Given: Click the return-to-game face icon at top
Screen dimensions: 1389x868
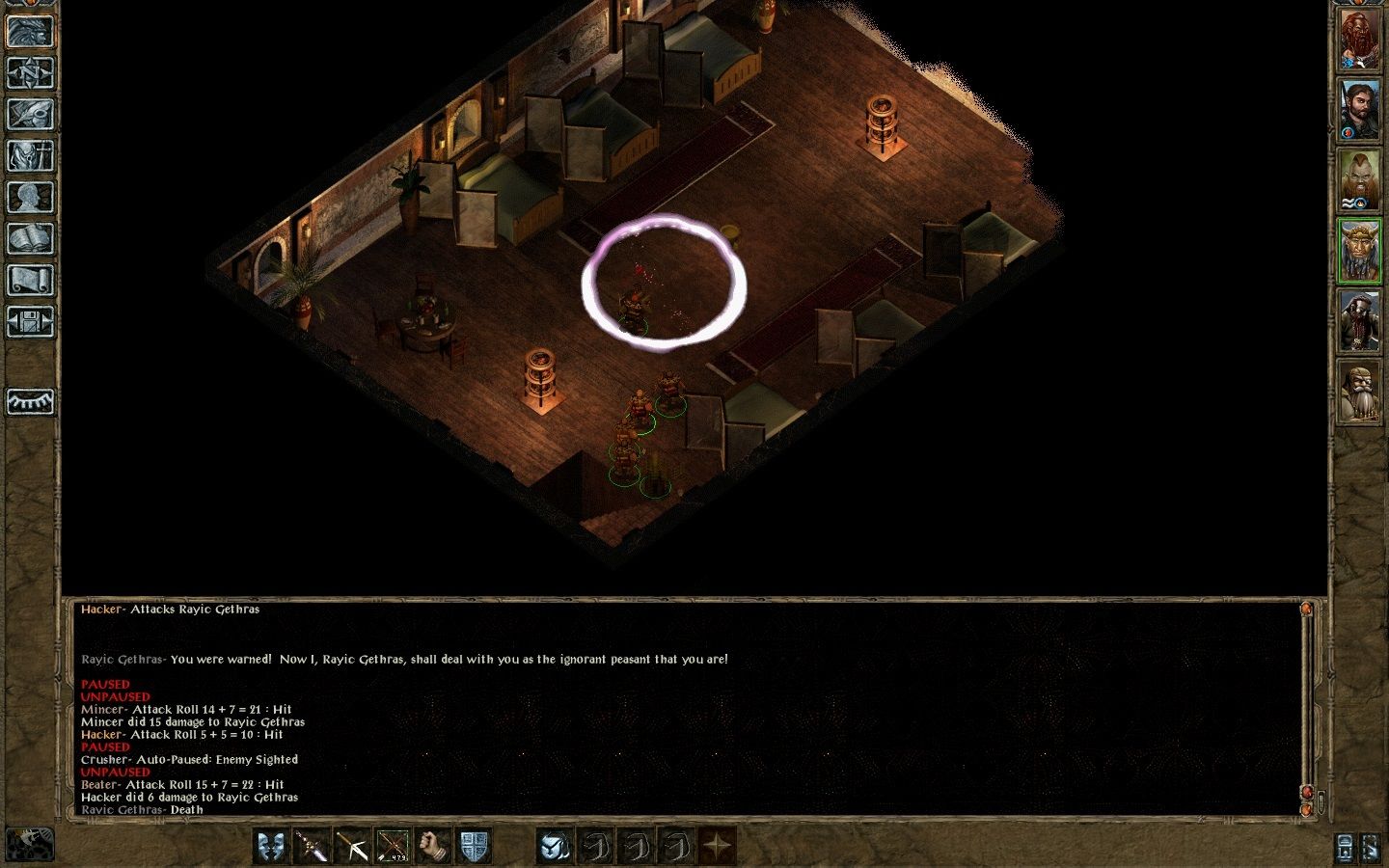Looking at the screenshot, I should (x=30, y=31).
